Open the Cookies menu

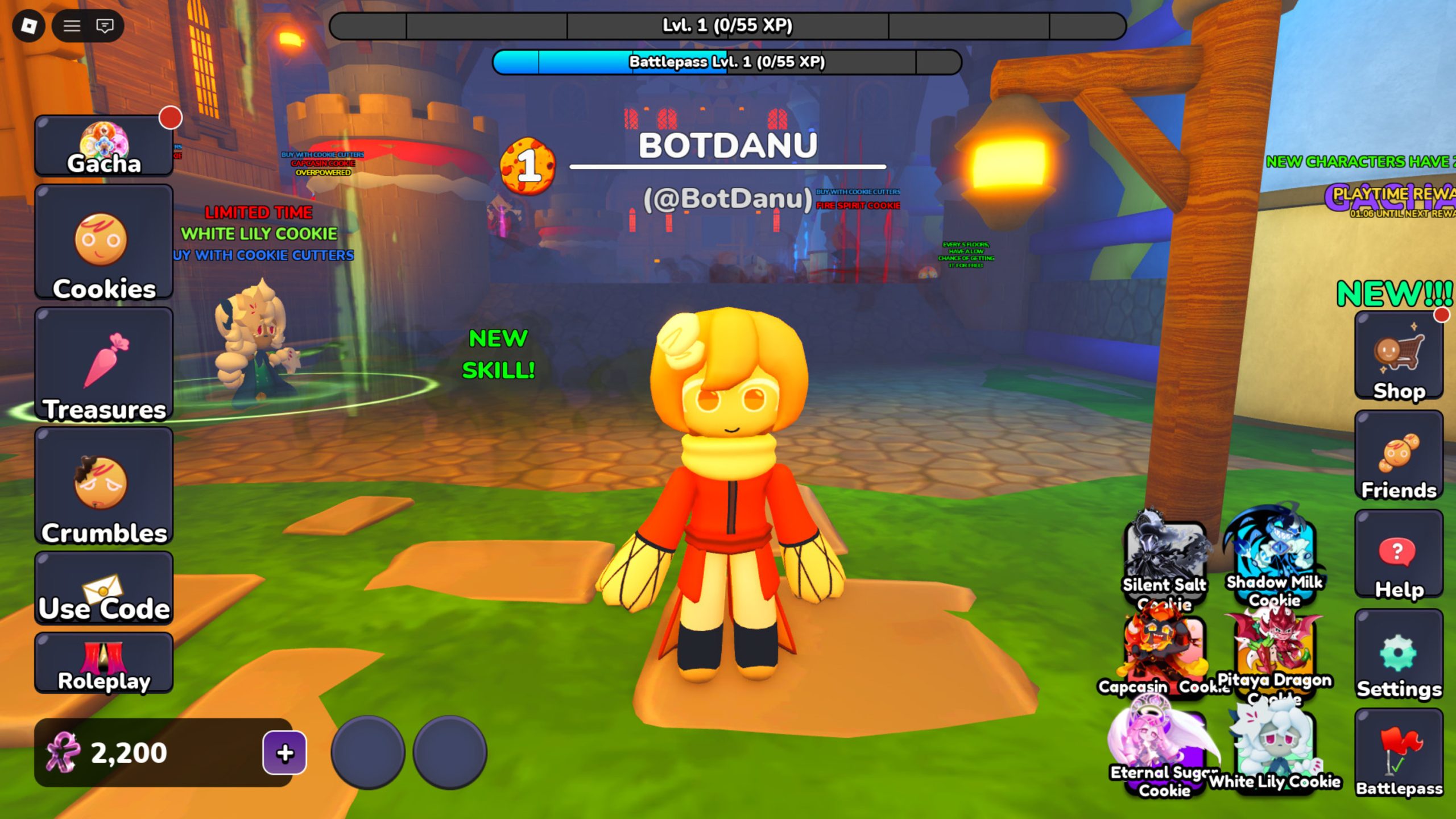pyautogui.click(x=104, y=242)
